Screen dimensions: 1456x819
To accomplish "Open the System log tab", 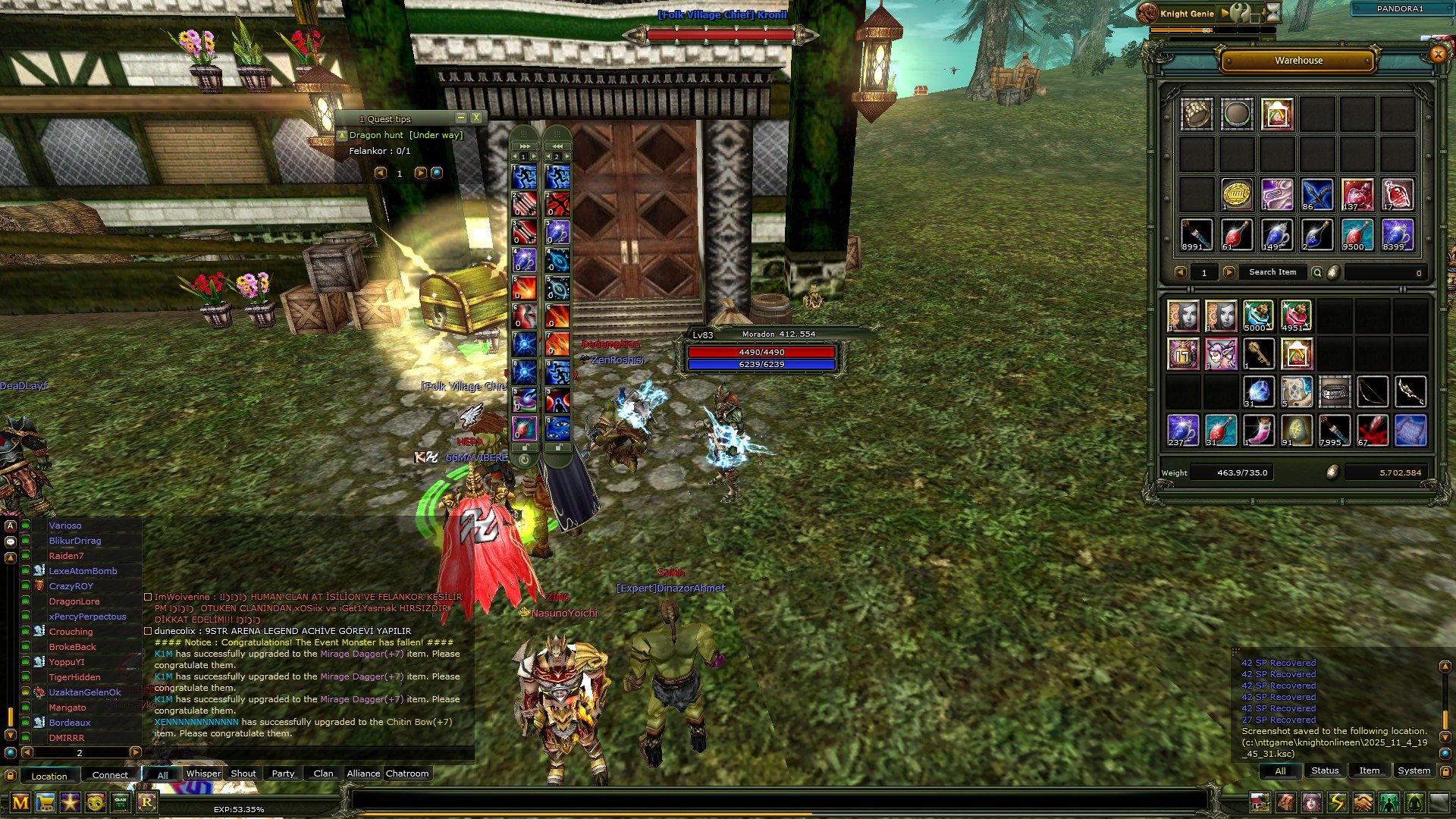I will tap(1414, 770).
